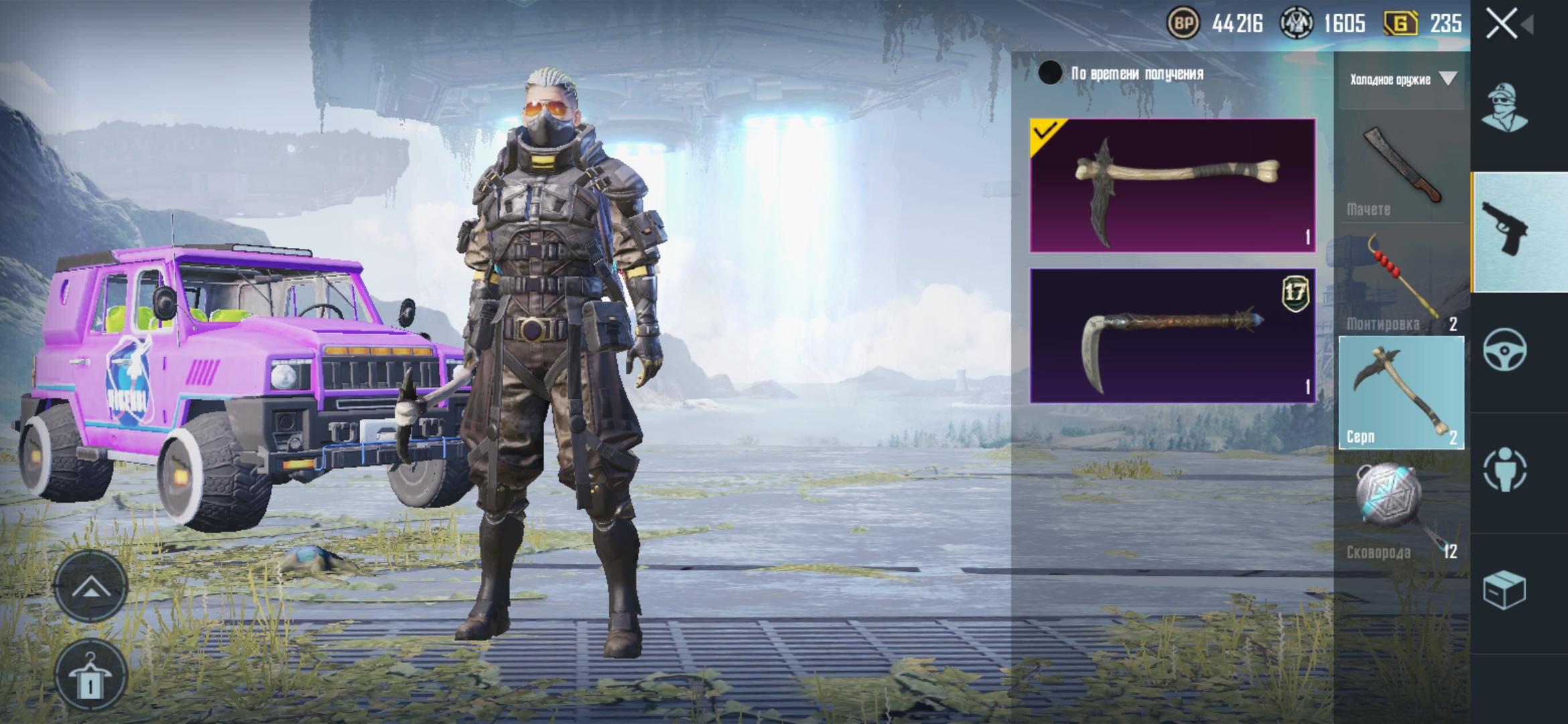Open the emotes figure tab
Viewport: 1568px width, 724px height.
(x=1504, y=469)
